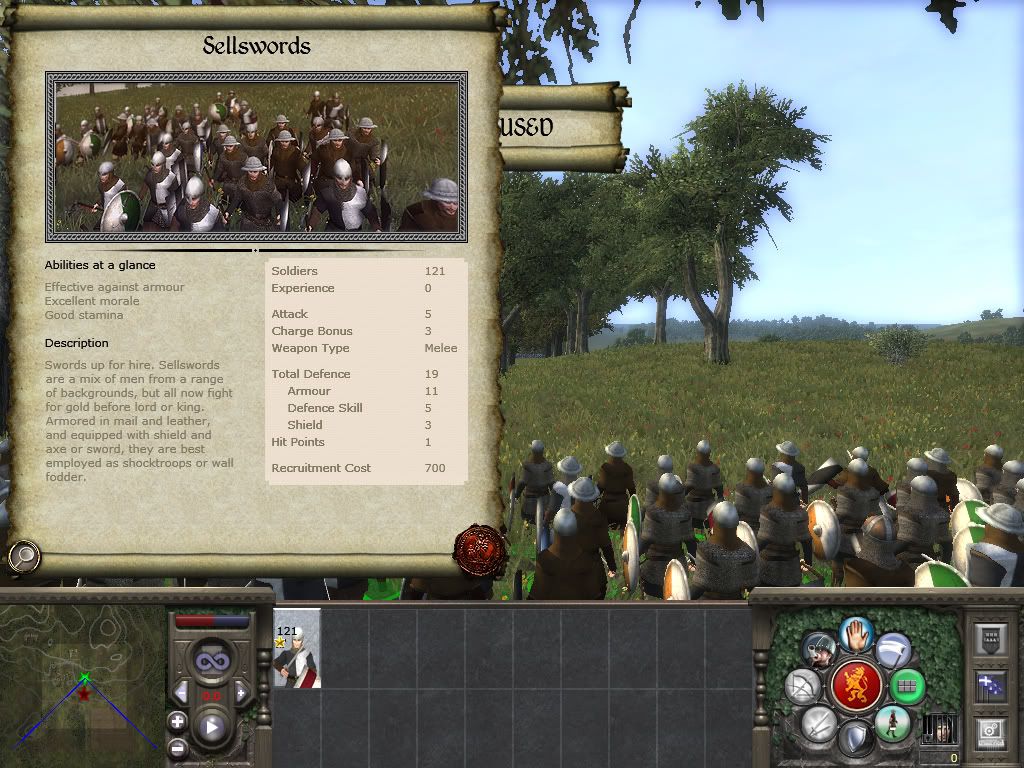Click the Sellswords unit card
1024x768 pixels.
point(297,648)
